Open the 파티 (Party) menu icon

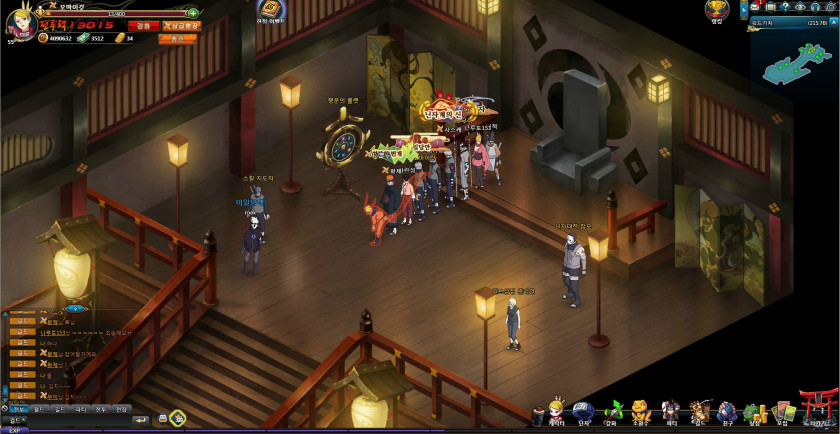click(670, 412)
